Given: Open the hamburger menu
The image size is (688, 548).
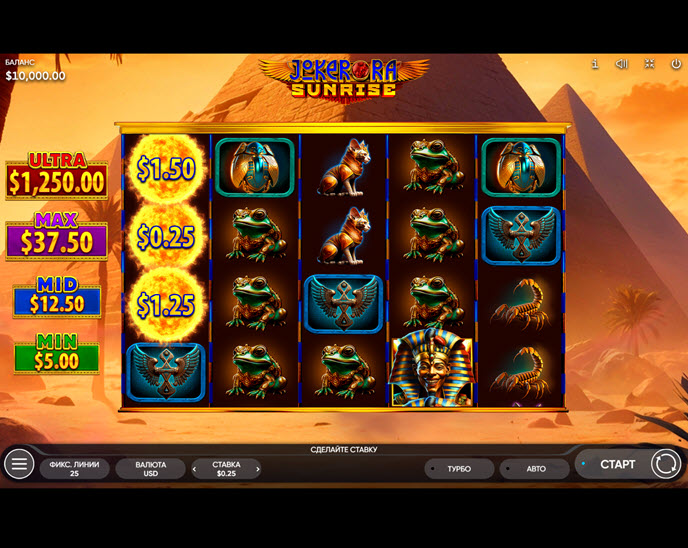Looking at the screenshot, I should coord(19,464).
